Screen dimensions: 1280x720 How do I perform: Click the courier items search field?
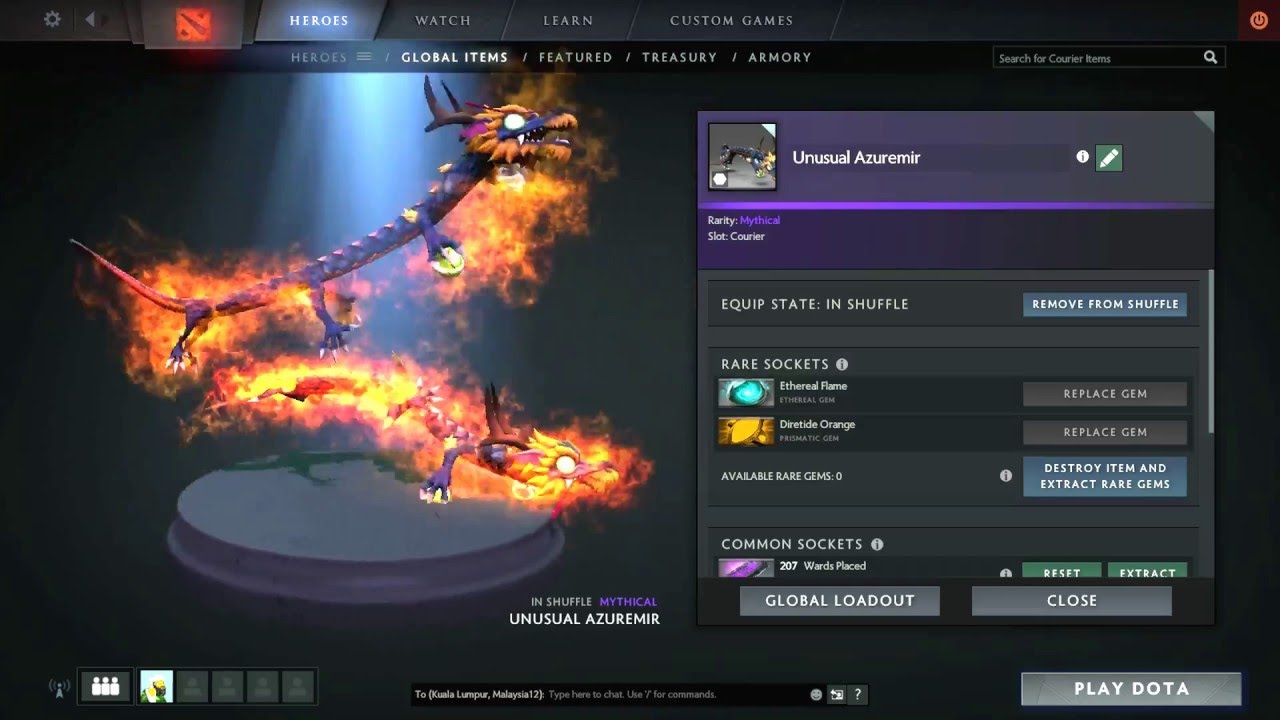tap(1098, 58)
